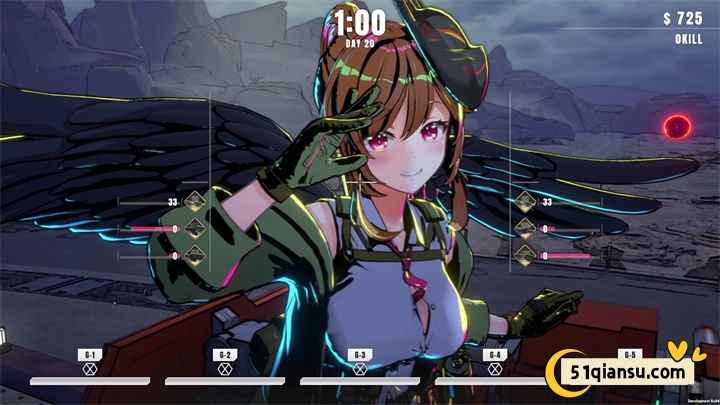
Task: Activate the G-3 slot
Action: coord(360,361)
